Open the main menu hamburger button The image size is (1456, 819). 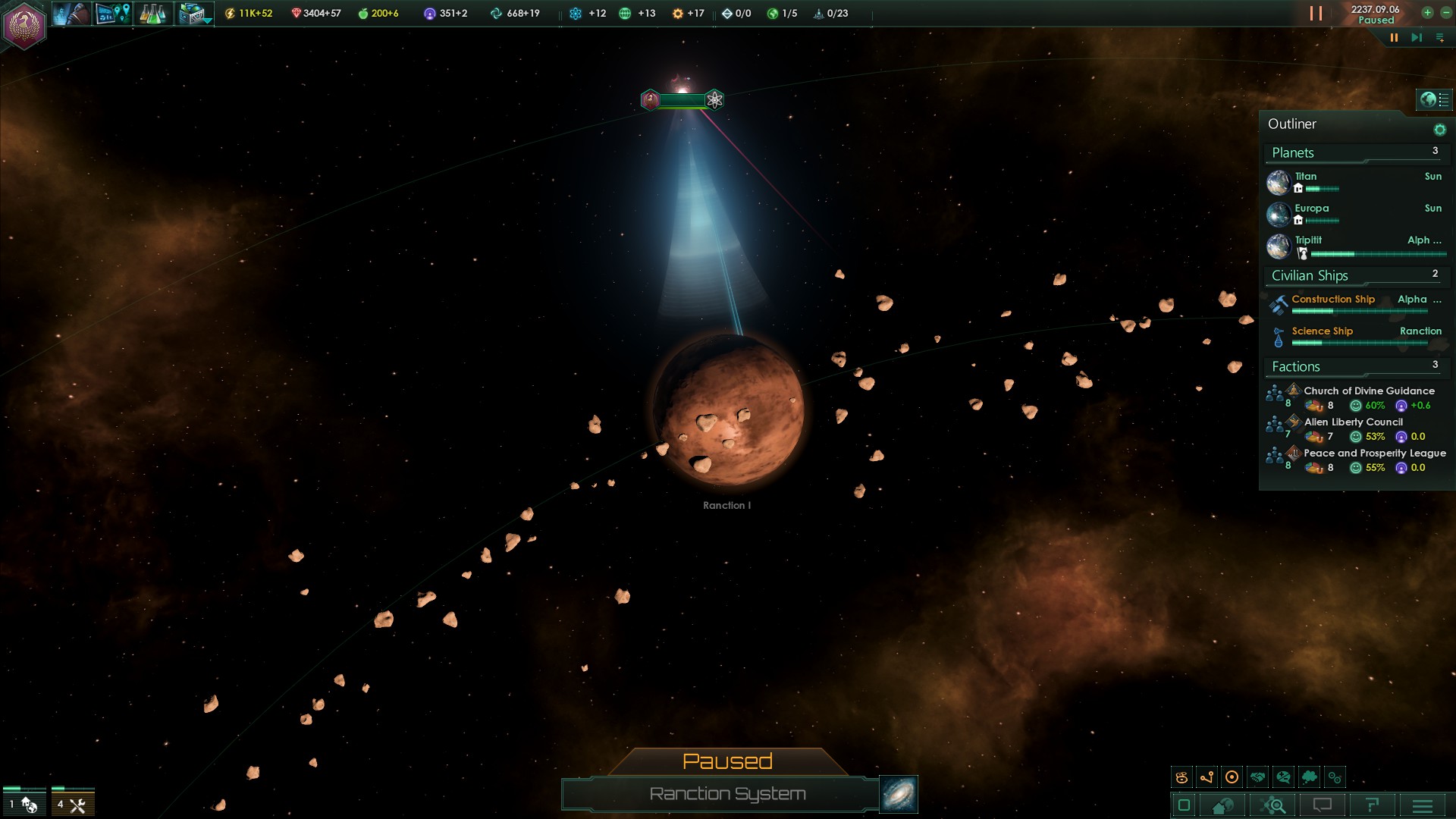(x=1423, y=805)
